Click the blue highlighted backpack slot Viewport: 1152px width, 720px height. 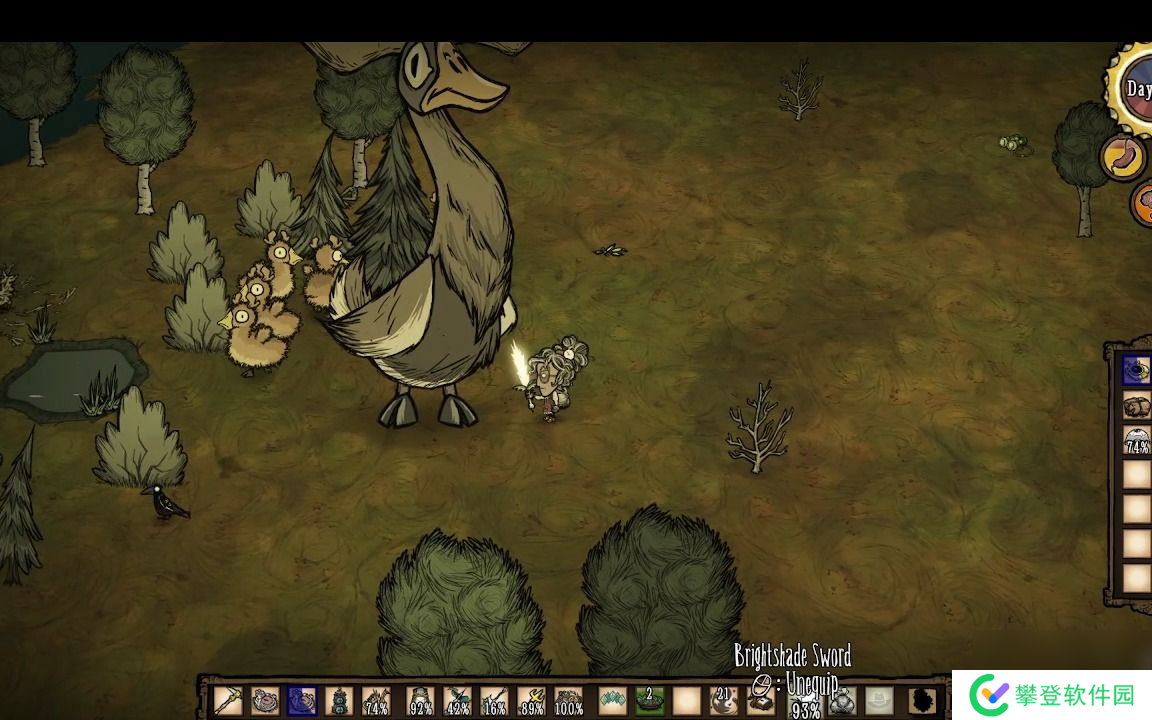click(x=1137, y=371)
